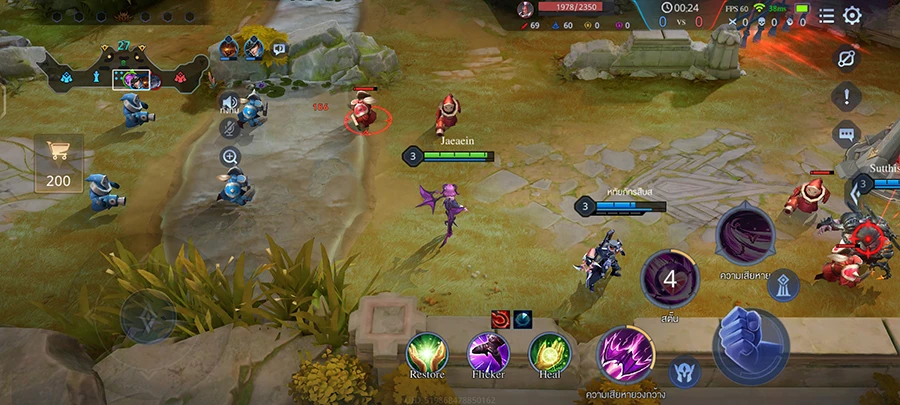Show the scoreboard list

coord(826,15)
